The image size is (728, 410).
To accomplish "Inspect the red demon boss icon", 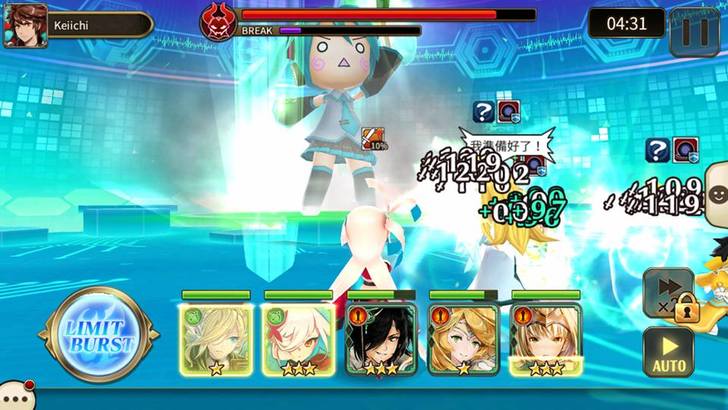I will [217, 21].
